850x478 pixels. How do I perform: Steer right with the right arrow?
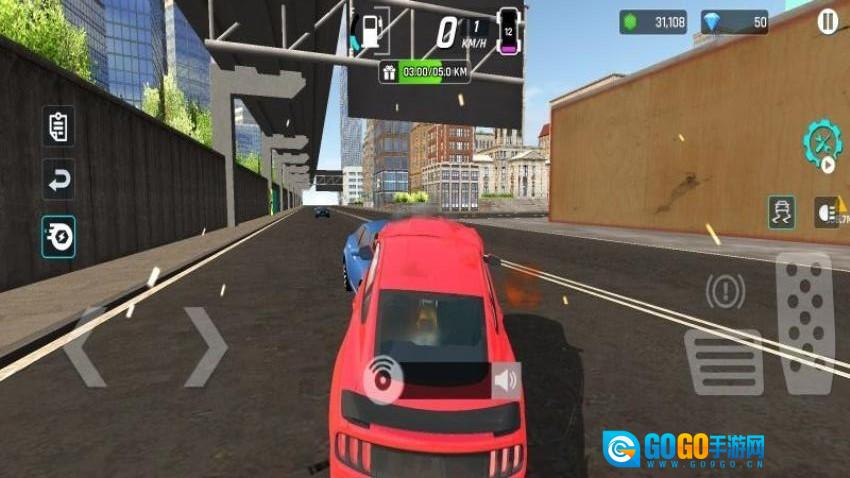pyautogui.click(x=205, y=347)
